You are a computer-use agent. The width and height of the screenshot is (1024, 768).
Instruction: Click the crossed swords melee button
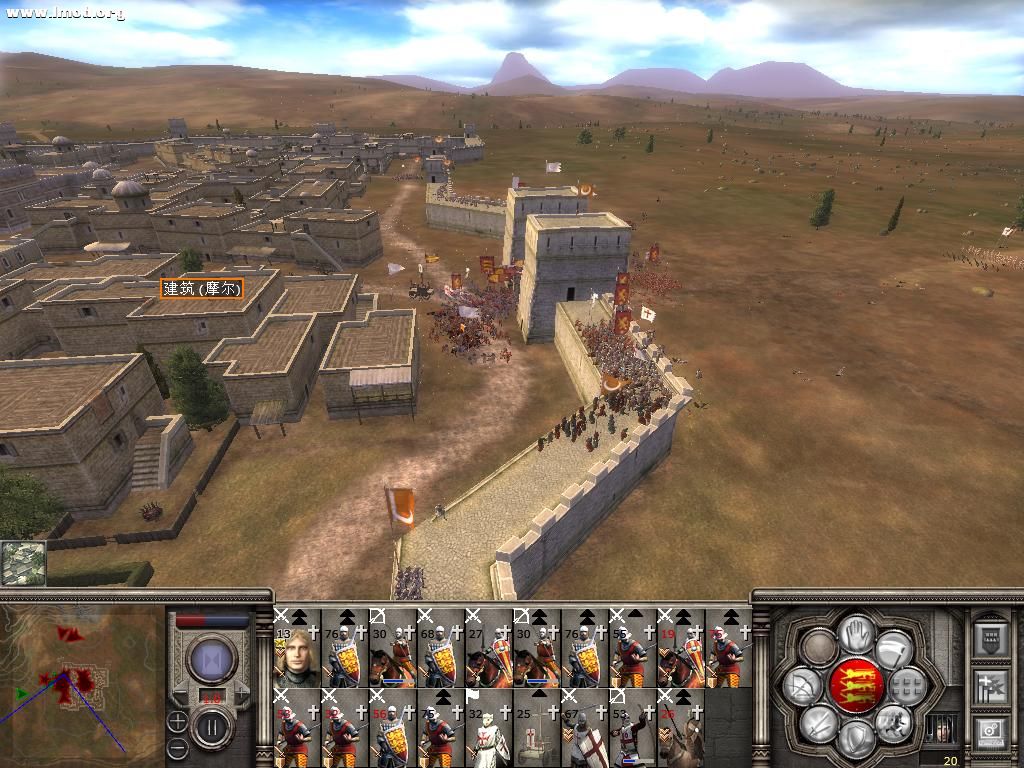(818, 723)
